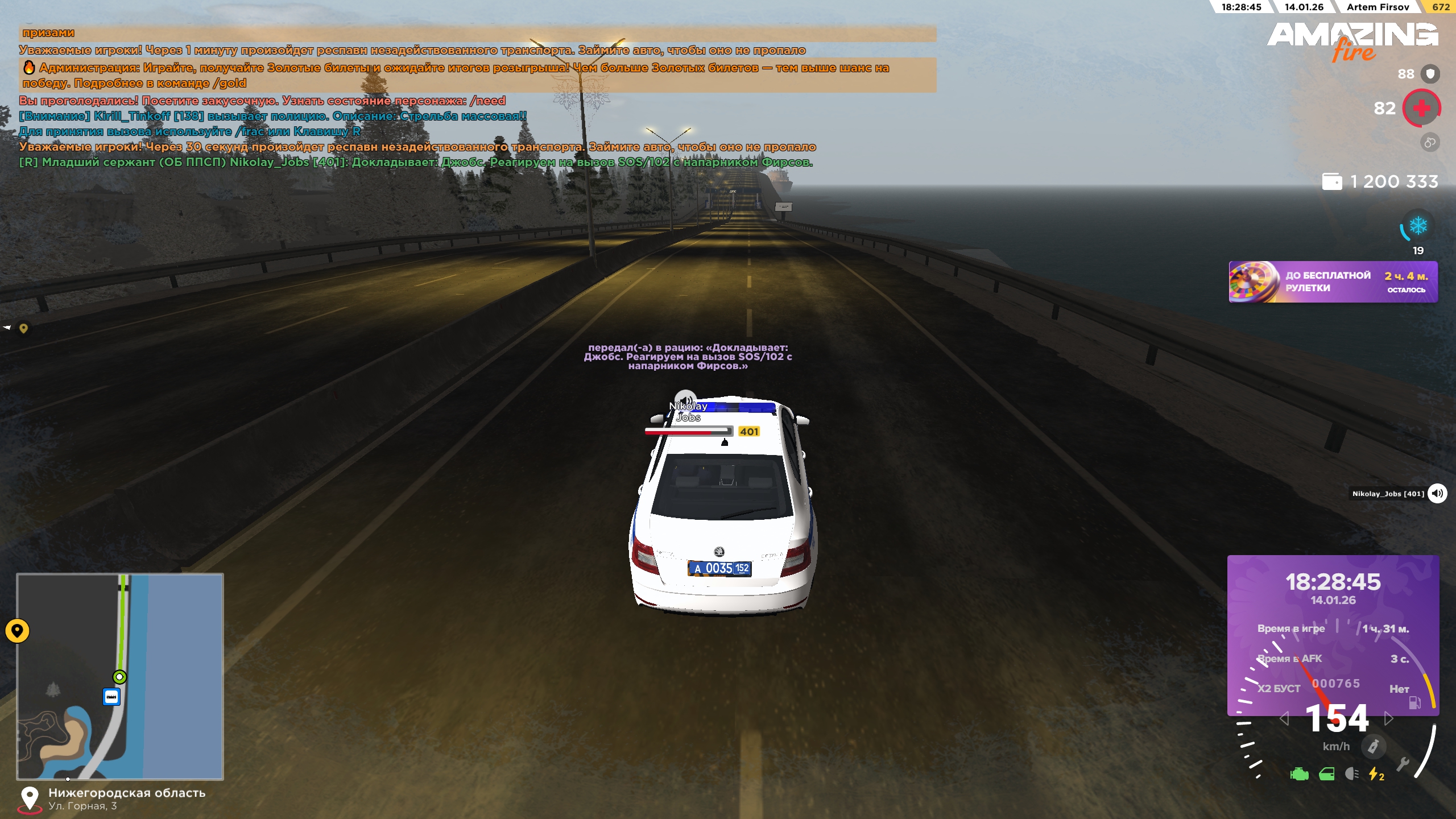This screenshot has width=1456, height=819.
Task: Click the fuel pump icon
Action: point(1414,702)
